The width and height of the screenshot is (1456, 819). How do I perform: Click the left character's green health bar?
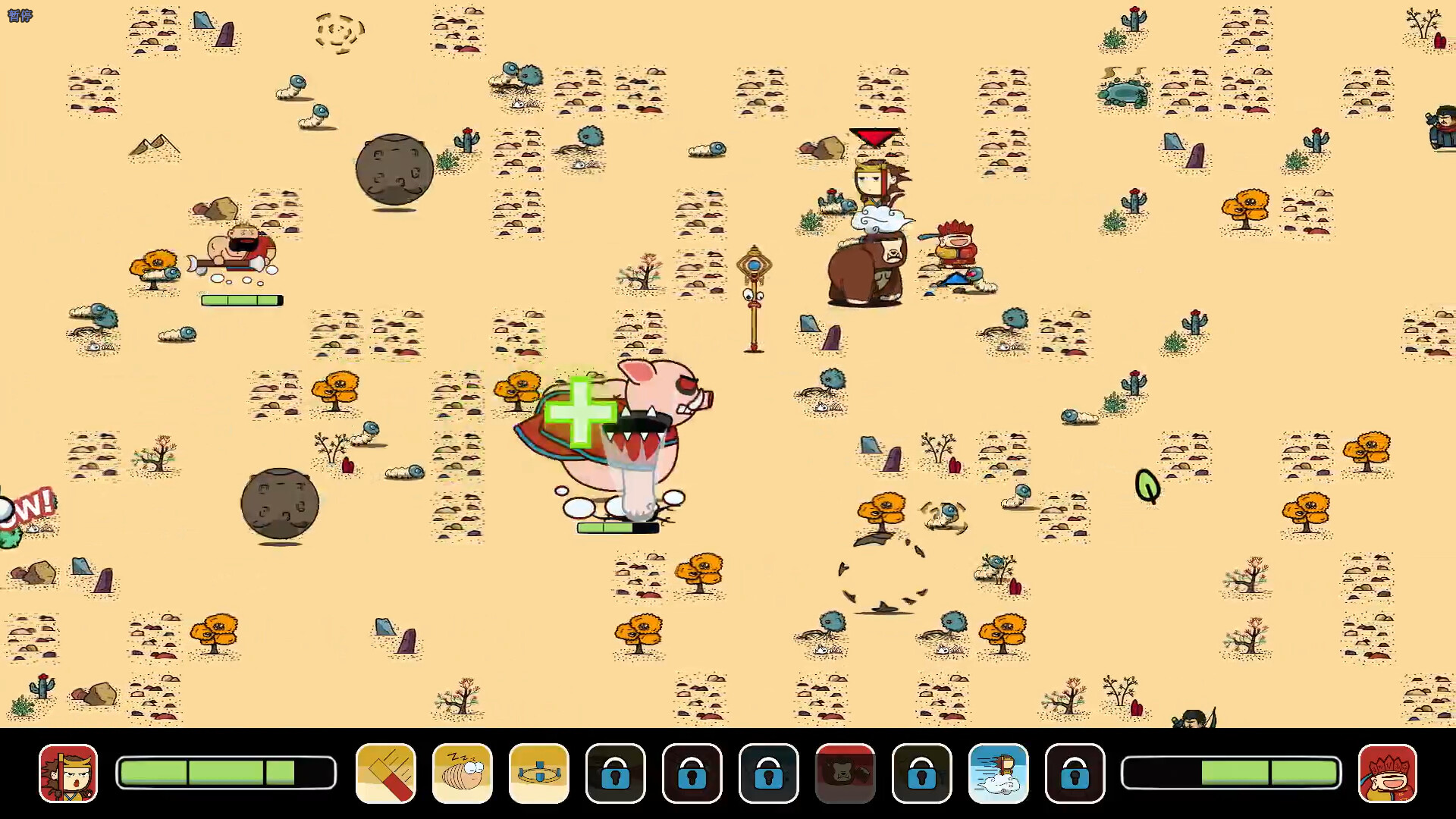tap(241, 300)
